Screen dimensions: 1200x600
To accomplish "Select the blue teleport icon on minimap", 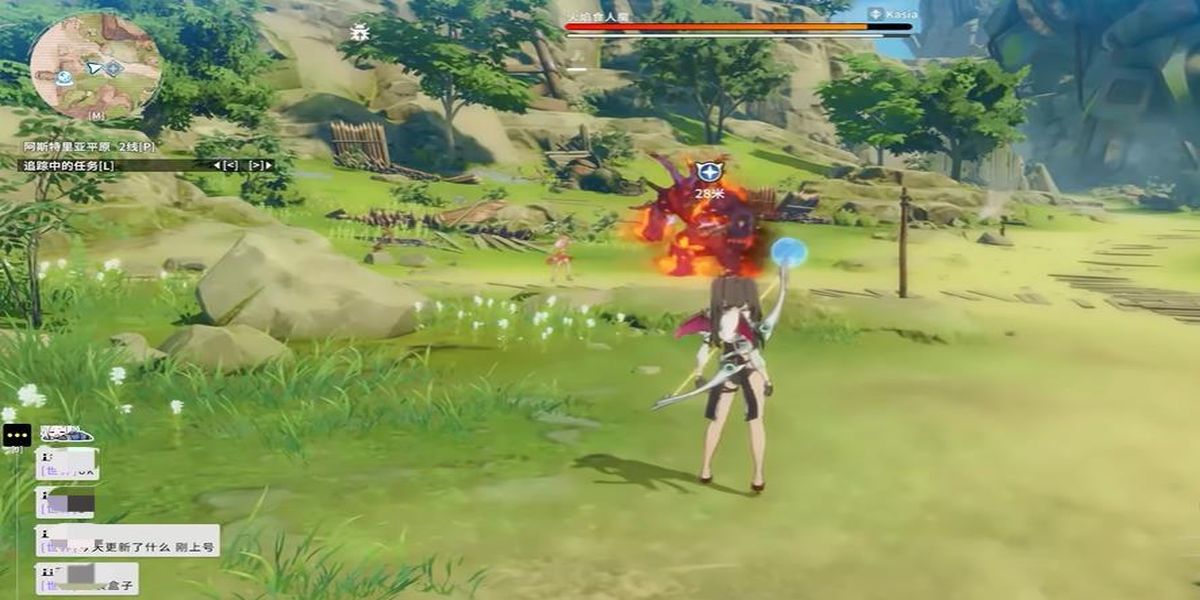I will (x=64, y=77).
